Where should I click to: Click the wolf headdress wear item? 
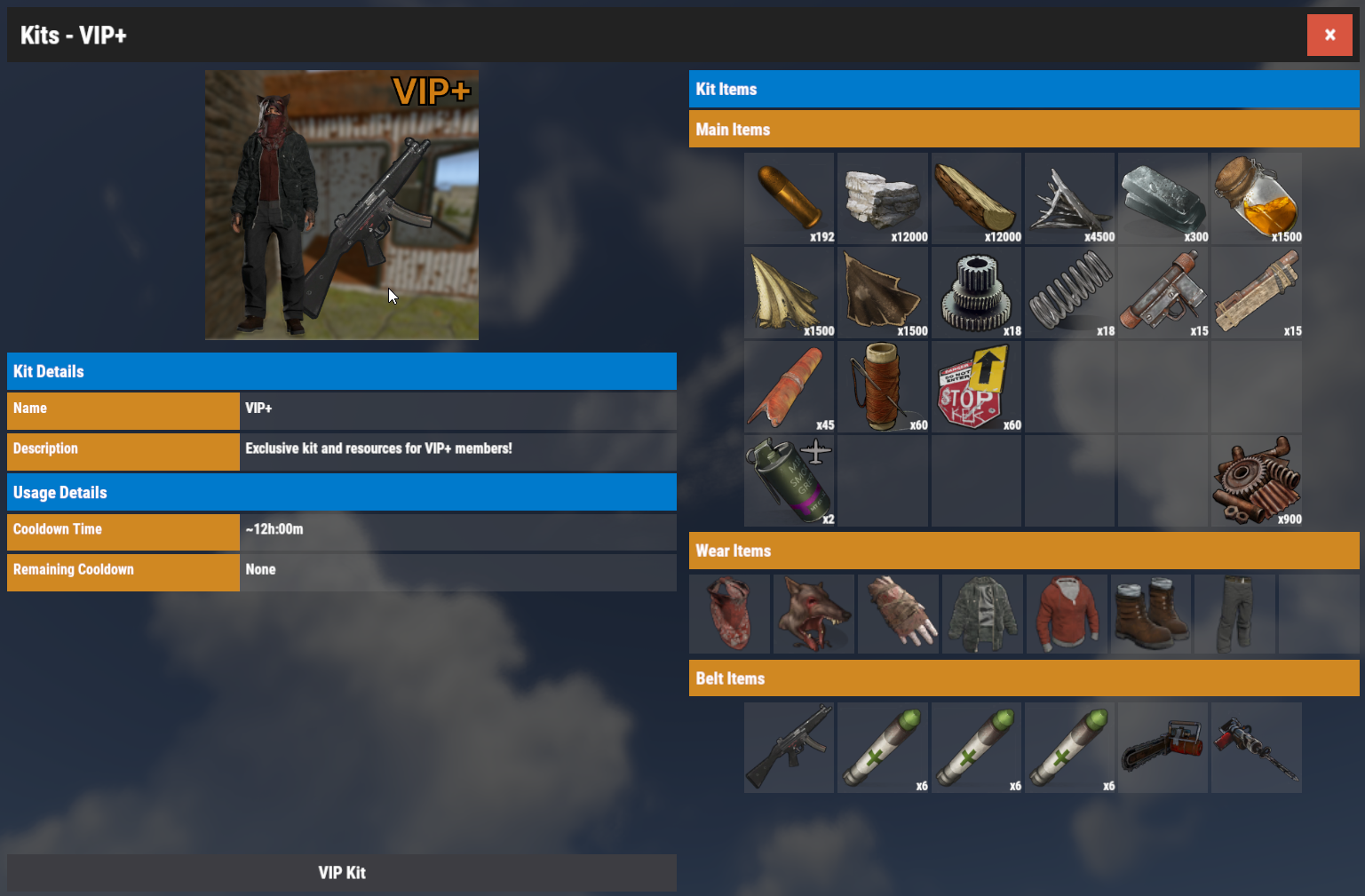[x=813, y=613]
